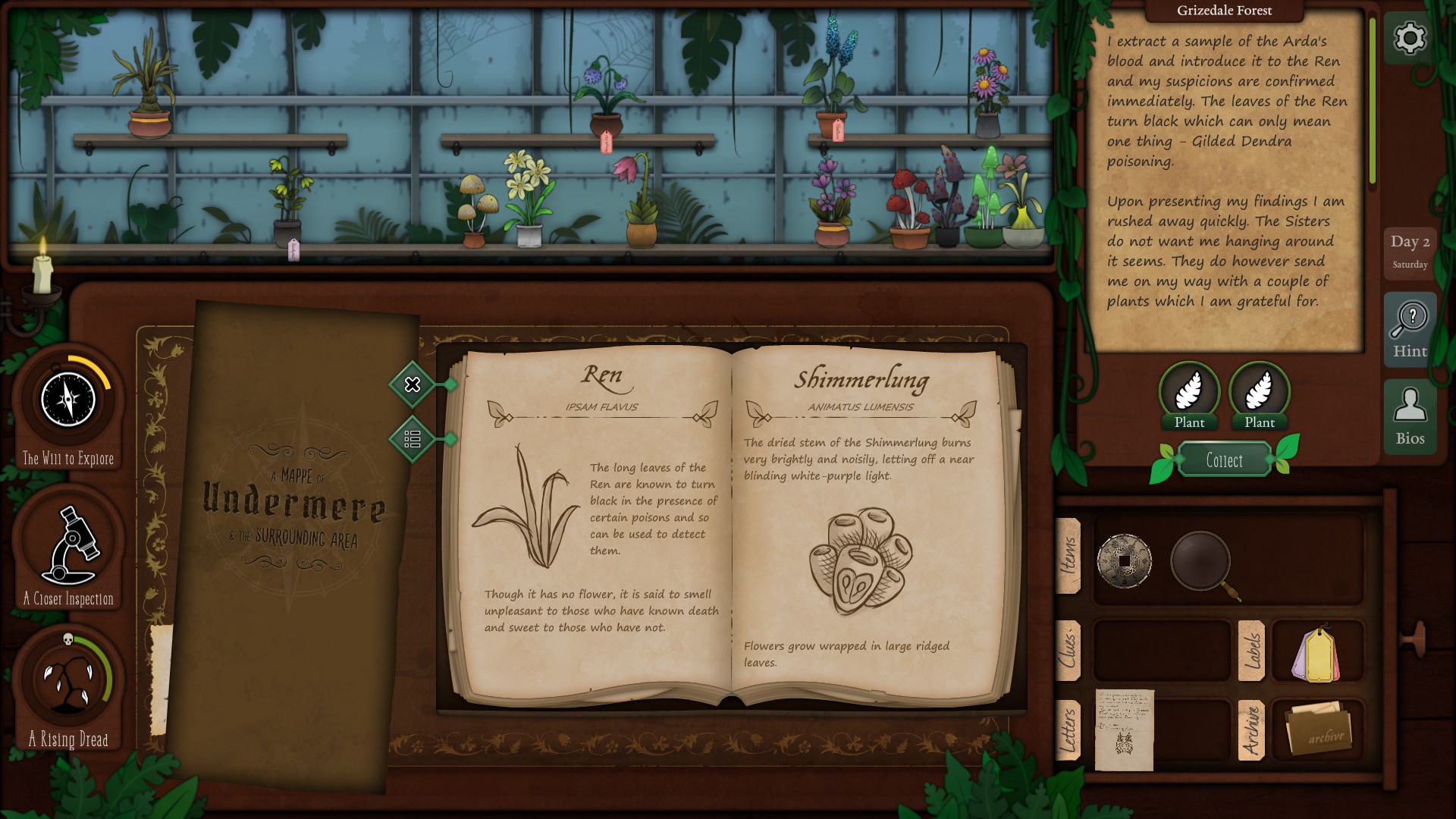Switch to the Clues tab
Screen dimensions: 1456x819
(1068, 650)
